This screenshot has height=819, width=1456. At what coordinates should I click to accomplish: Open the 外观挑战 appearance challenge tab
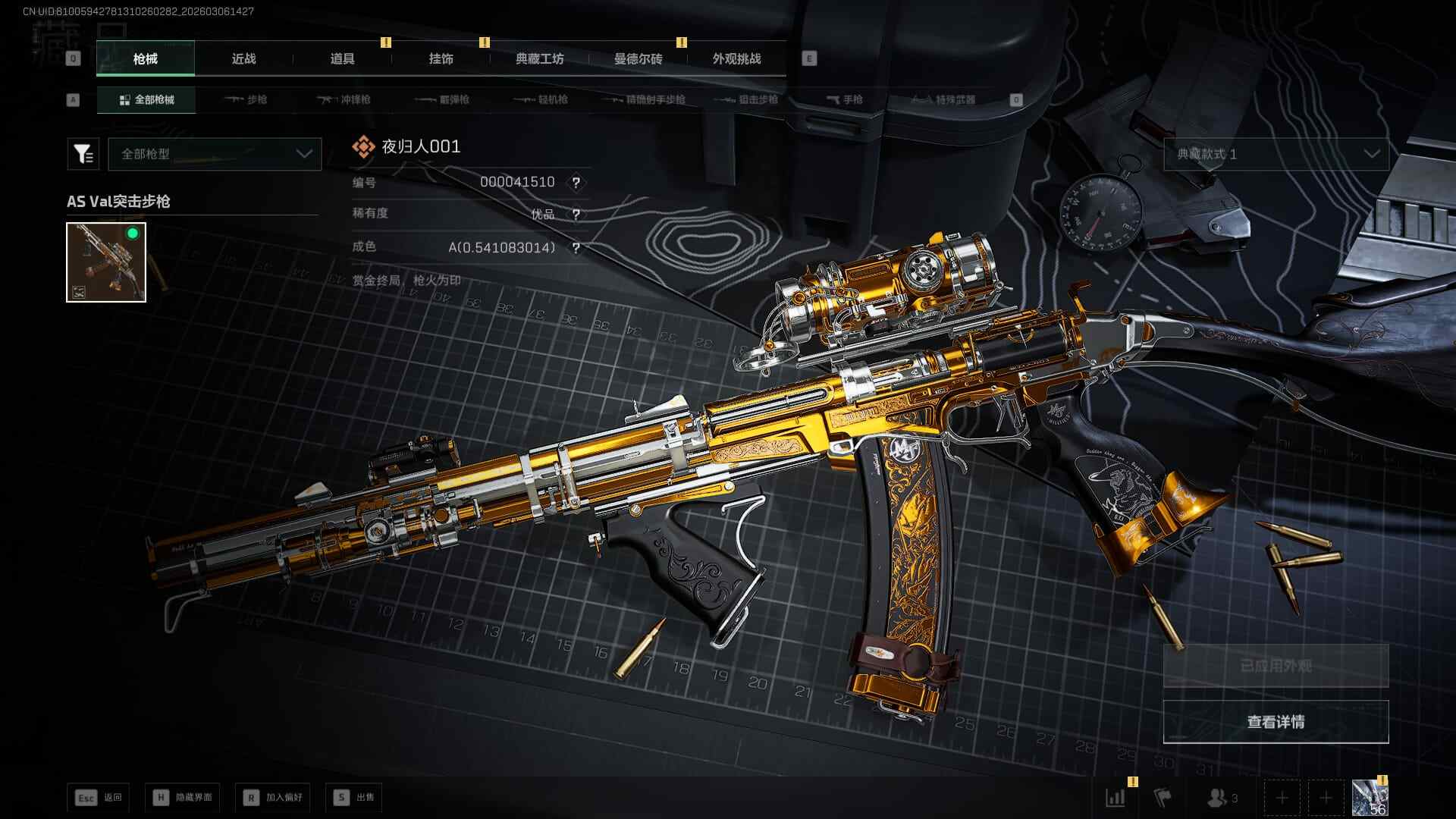tap(736, 59)
